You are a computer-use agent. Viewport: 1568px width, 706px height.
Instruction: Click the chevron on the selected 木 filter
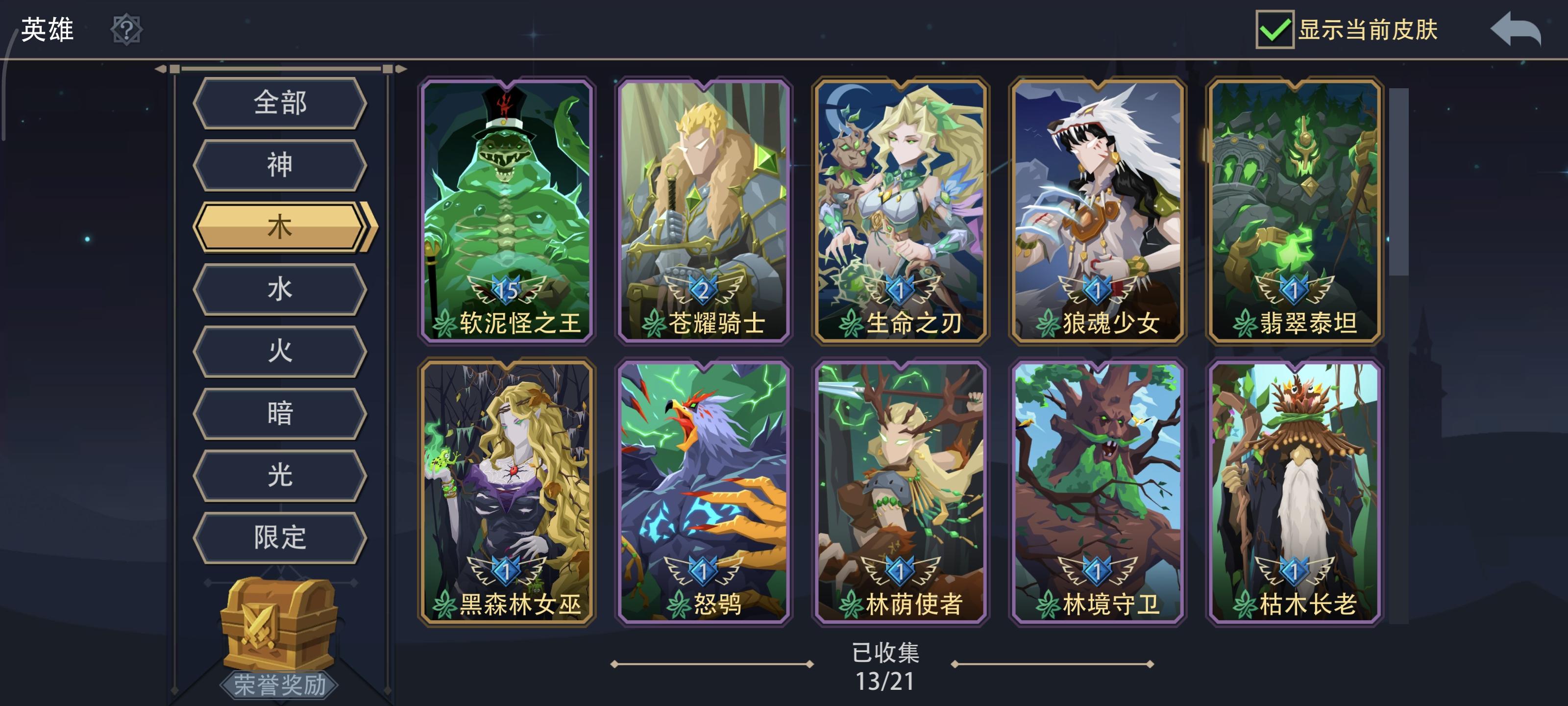[x=370, y=227]
